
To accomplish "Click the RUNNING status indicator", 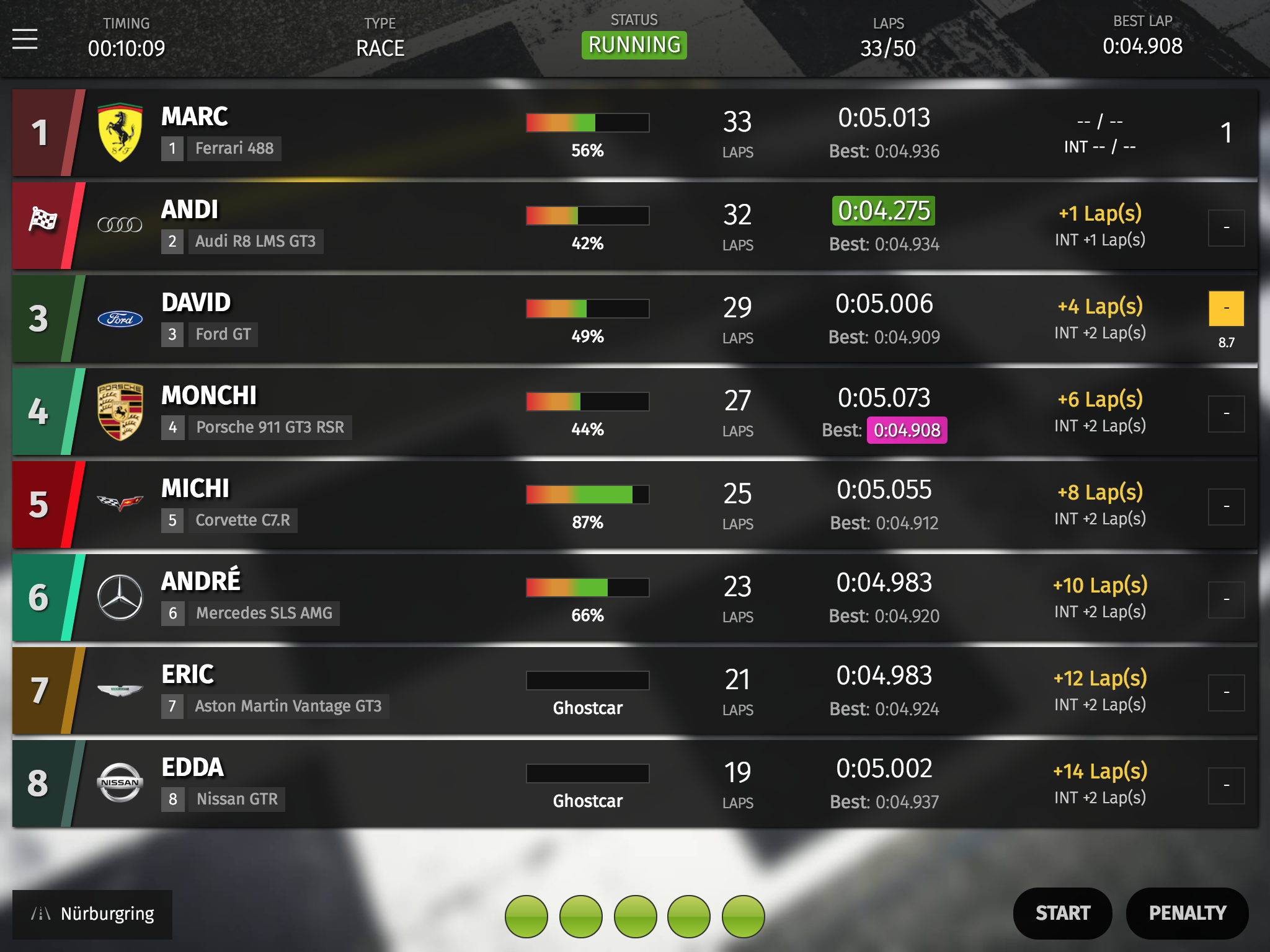I will tap(634, 45).
